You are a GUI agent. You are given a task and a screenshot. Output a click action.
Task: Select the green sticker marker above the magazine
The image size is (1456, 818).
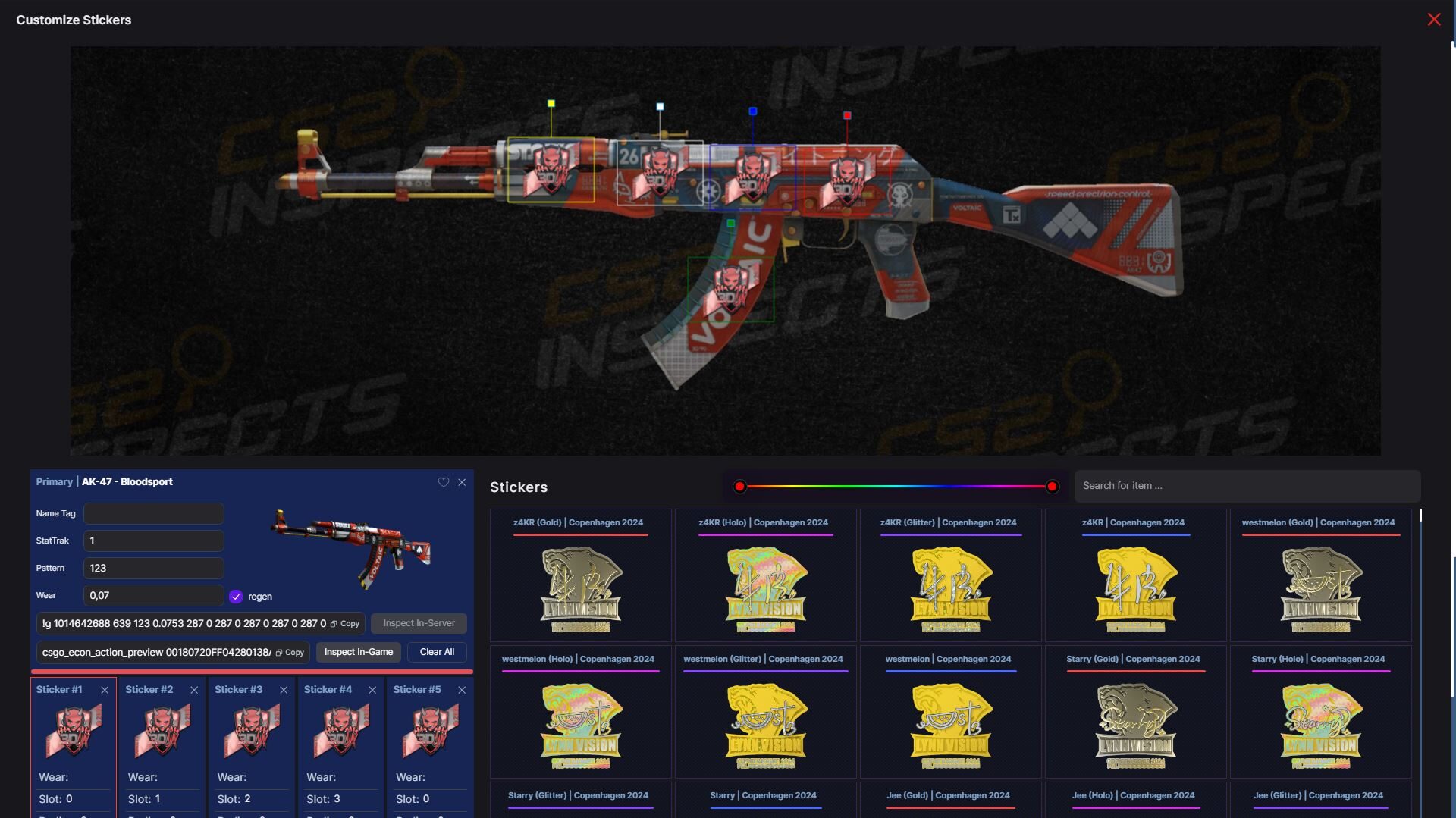click(730, 224)
